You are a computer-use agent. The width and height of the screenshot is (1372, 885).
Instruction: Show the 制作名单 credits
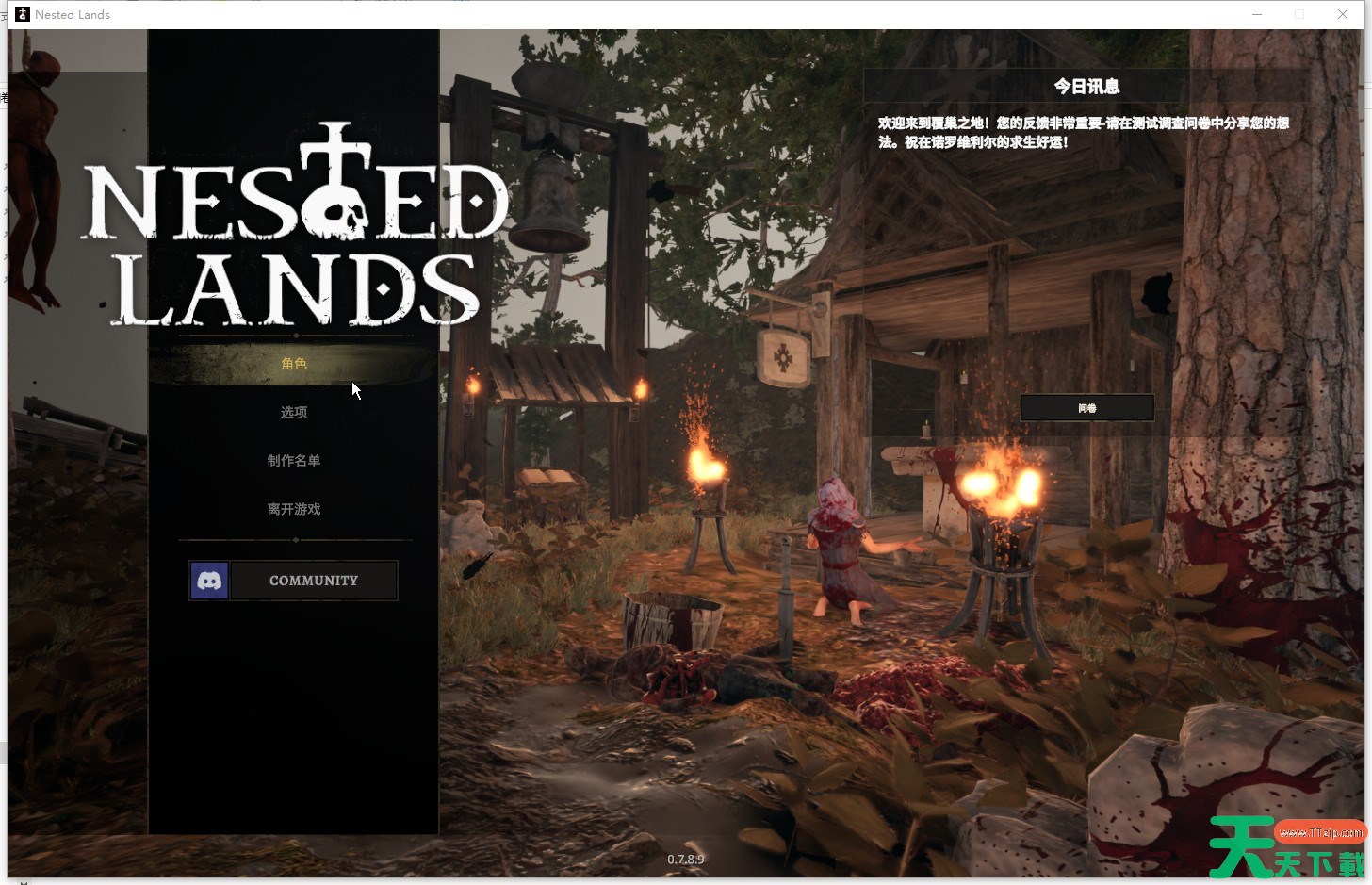click(294, 461)
